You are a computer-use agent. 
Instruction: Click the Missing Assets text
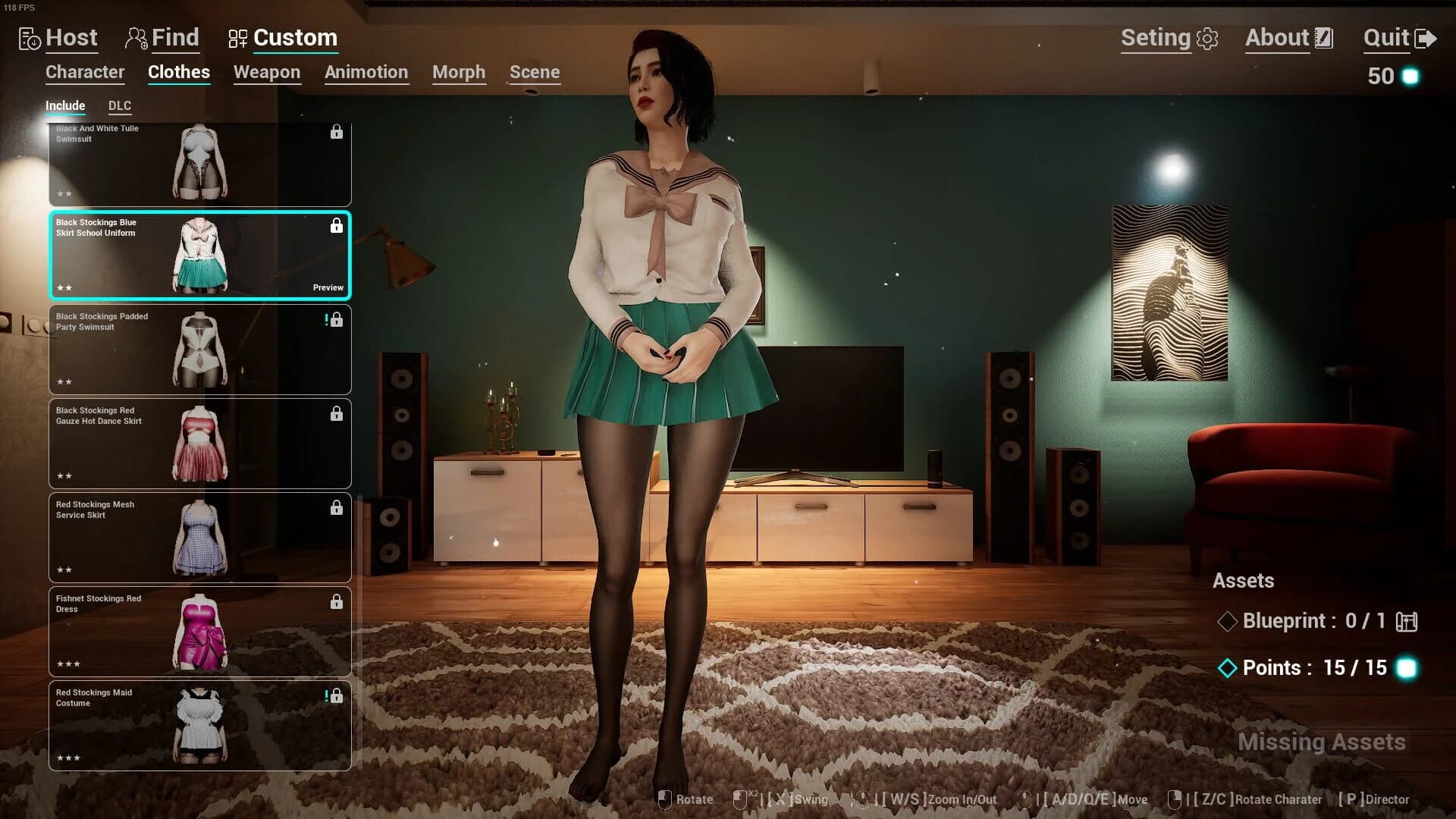coord(1321,742)
